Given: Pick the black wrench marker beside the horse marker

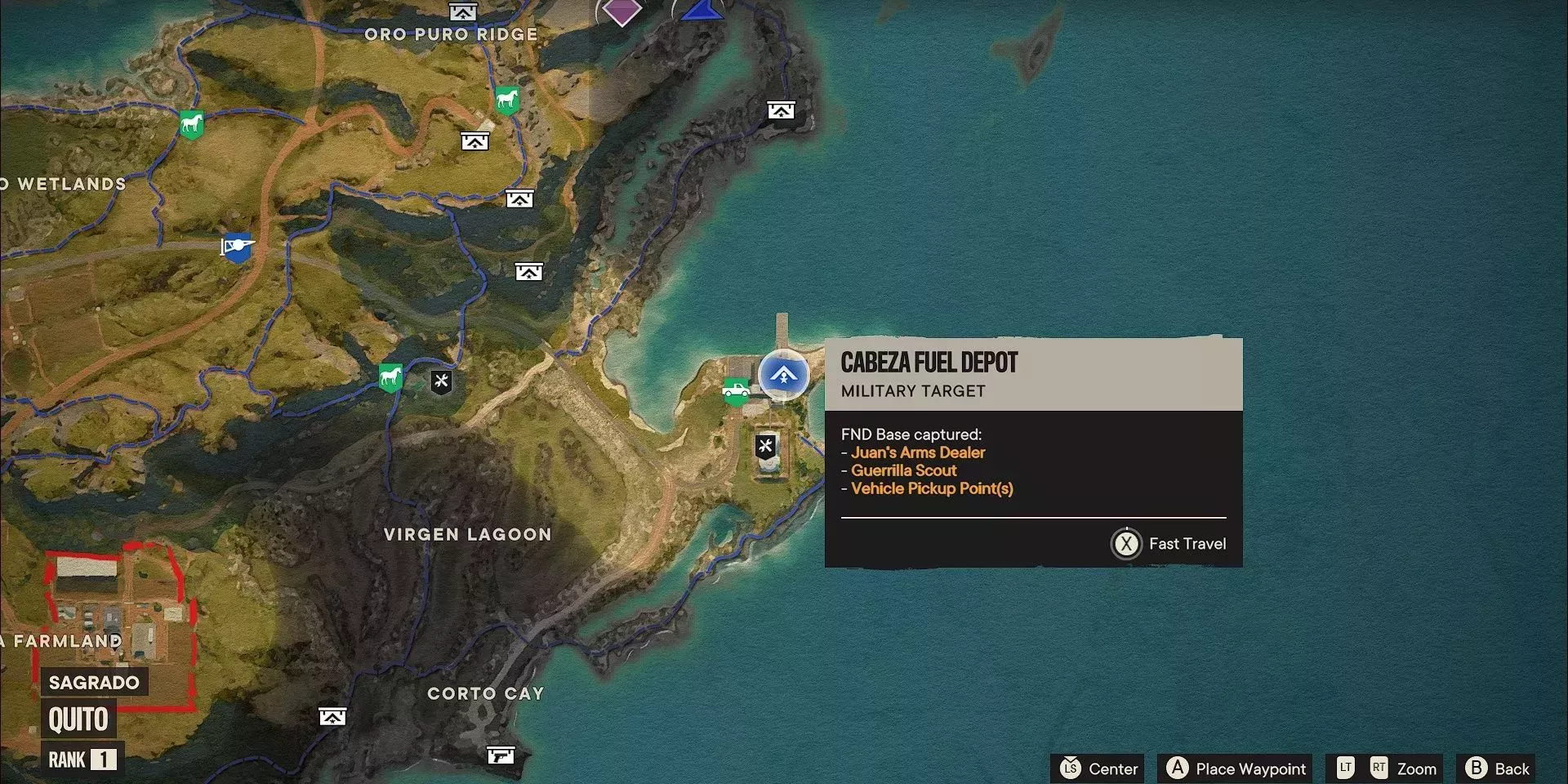Looking at the screenshot, I should [441, 381].
